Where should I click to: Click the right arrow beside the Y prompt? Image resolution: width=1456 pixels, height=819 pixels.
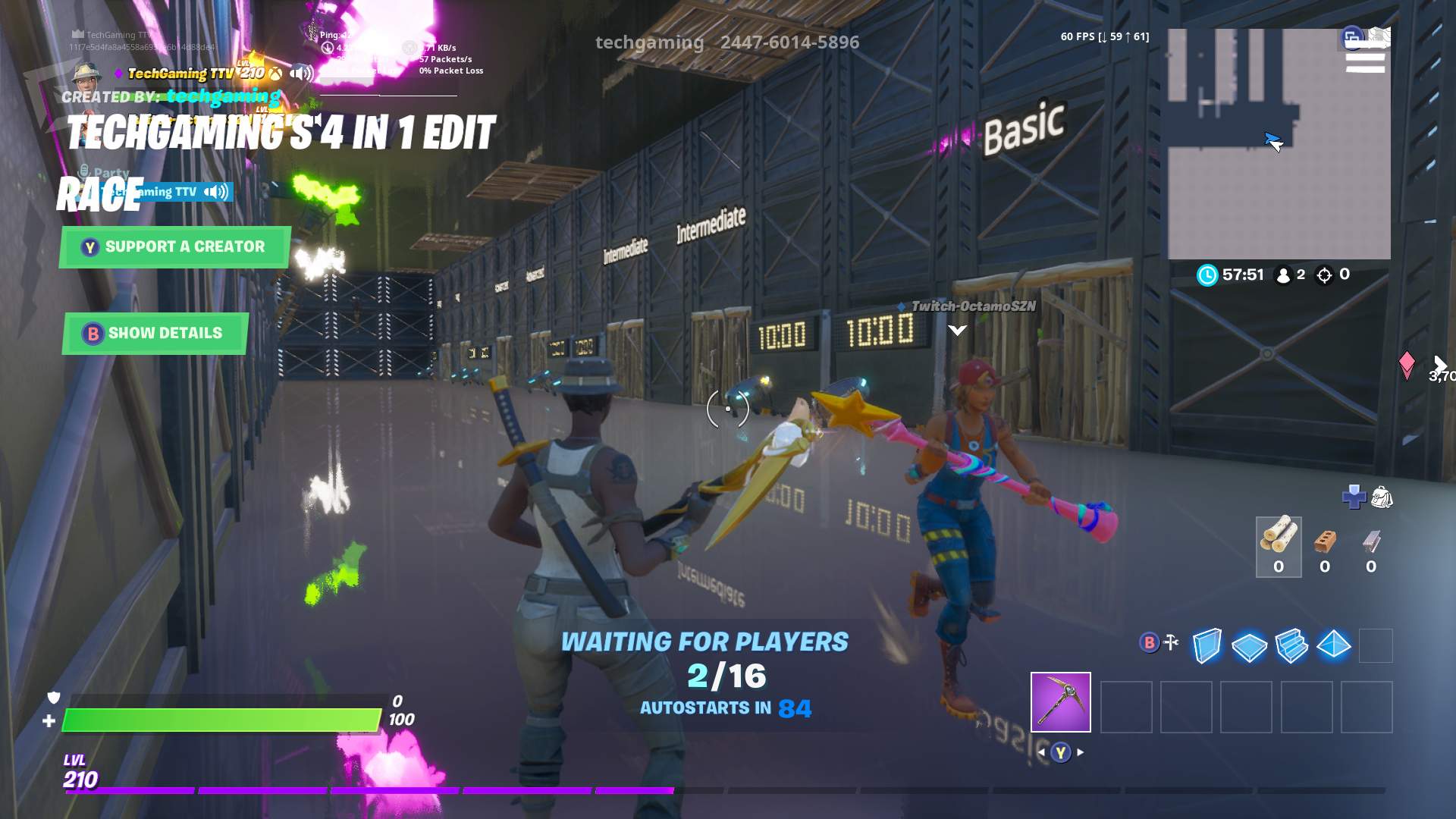(1081, 753)
